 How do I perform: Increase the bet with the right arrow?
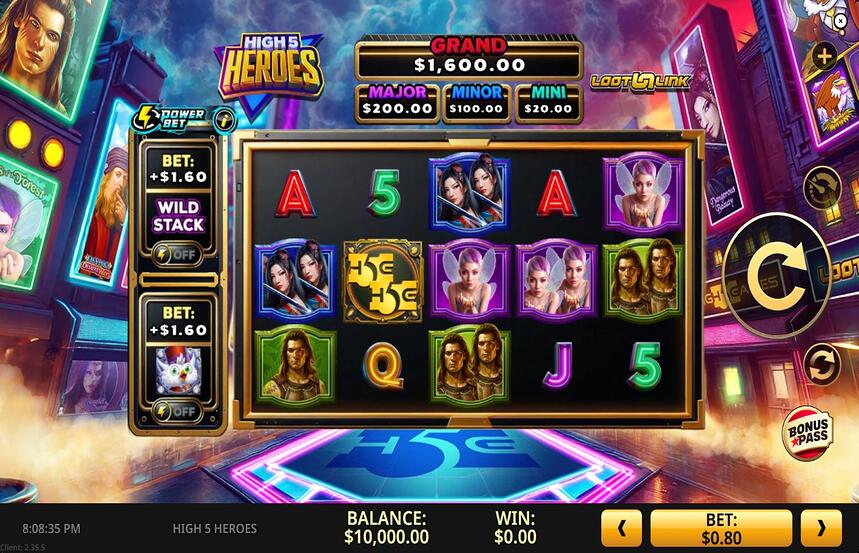click(x=821, y=528)
